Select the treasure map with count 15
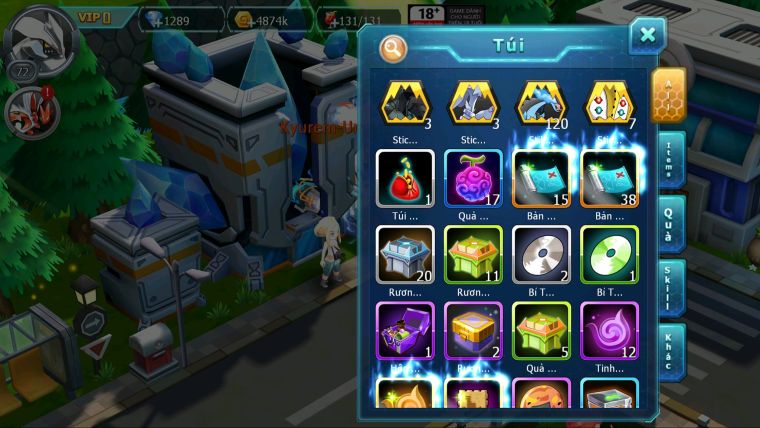Image resolution: width=760 pixels, height=428 pixels. pyautogui.click(x=541, y=178)
